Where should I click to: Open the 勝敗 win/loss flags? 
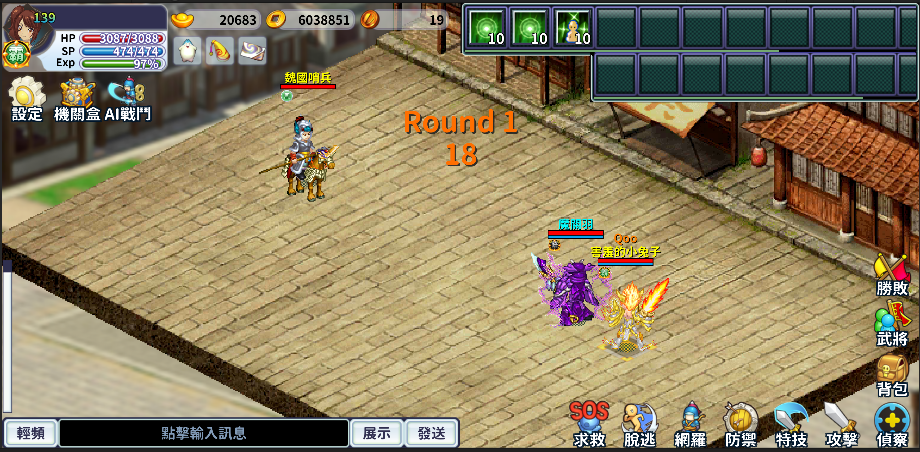coord(892,274)
